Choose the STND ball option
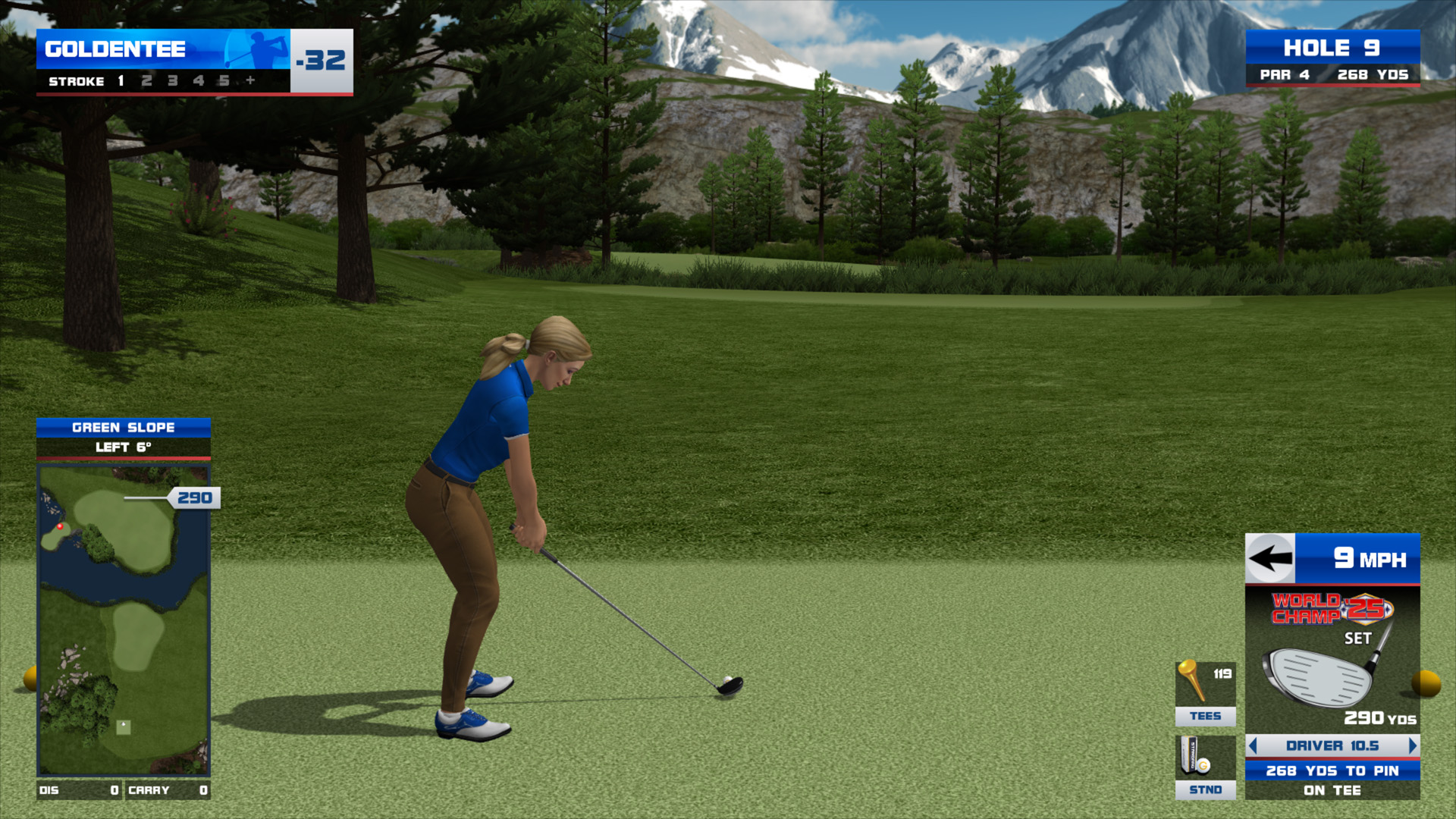This screenshot has height=819, width=1456. (1205, 767)
